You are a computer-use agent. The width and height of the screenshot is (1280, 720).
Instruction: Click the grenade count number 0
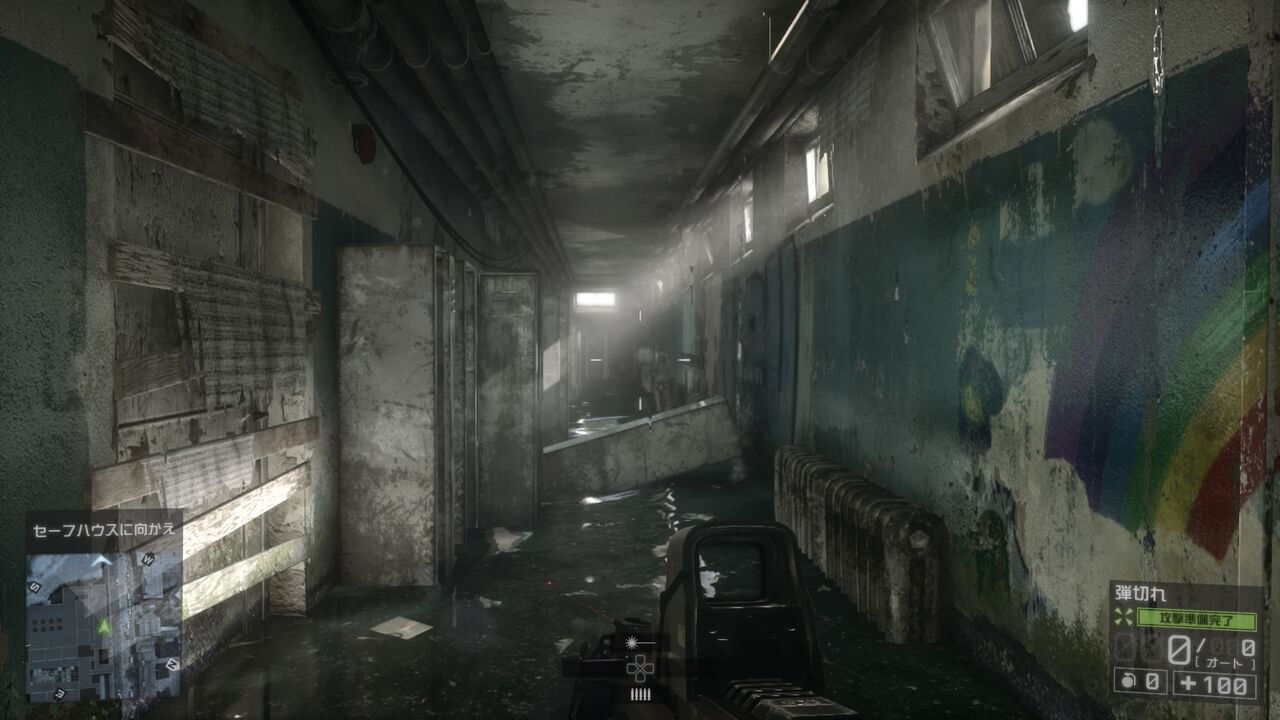tap(1152, 682)
